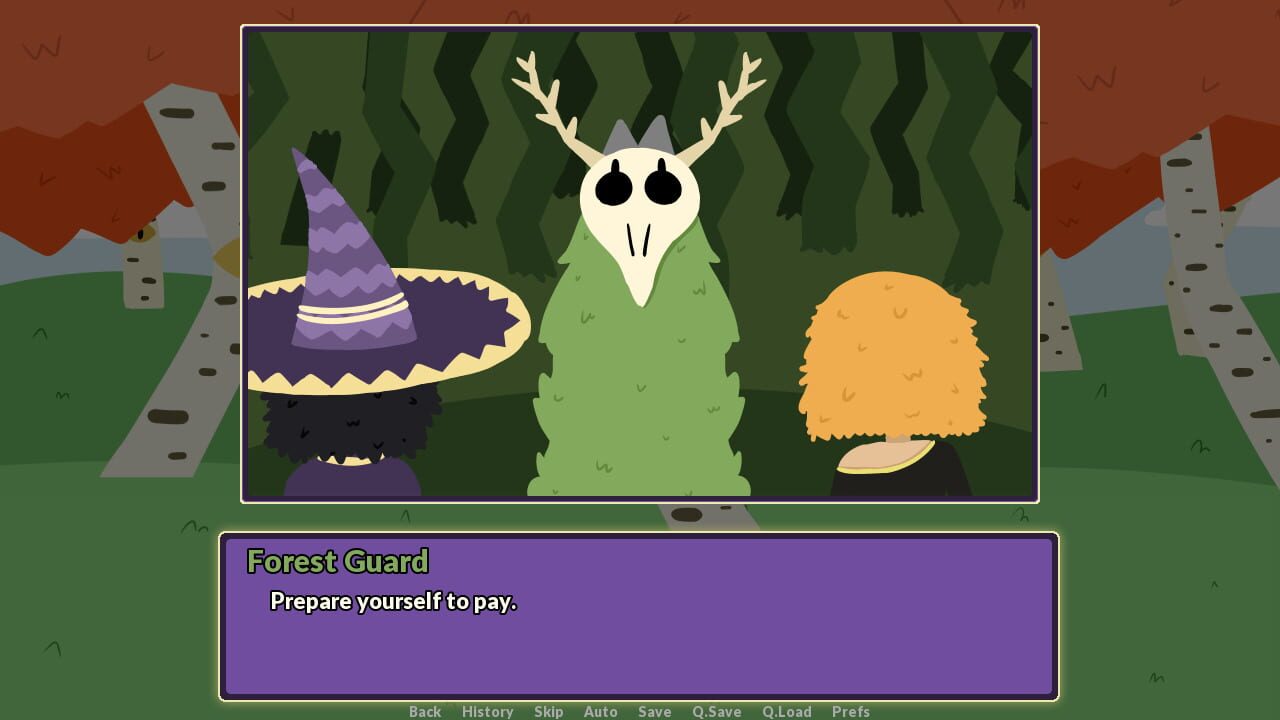This screenshot has width=1280, height=720.
Task: Enable Skip mode
Action: (549, 711)
